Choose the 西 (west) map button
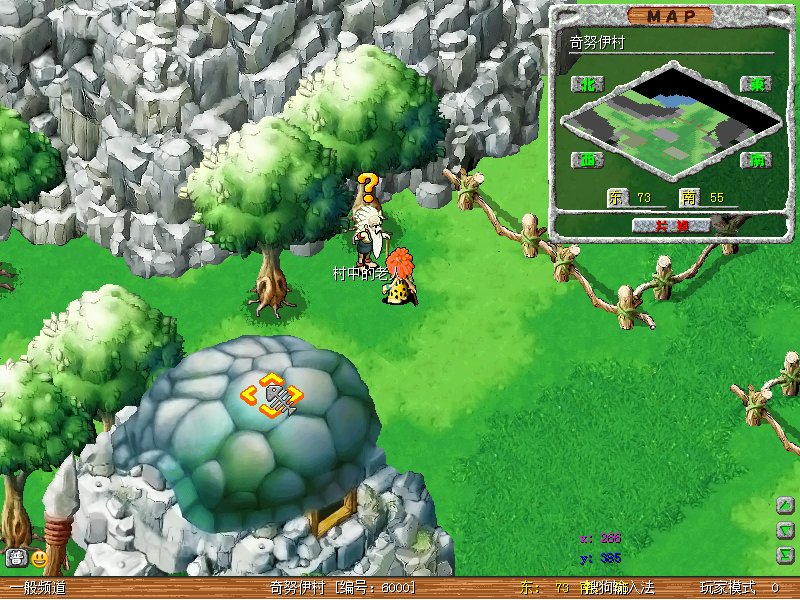The height and width of the screenshot is (600, 800). [x=586, y=160]
